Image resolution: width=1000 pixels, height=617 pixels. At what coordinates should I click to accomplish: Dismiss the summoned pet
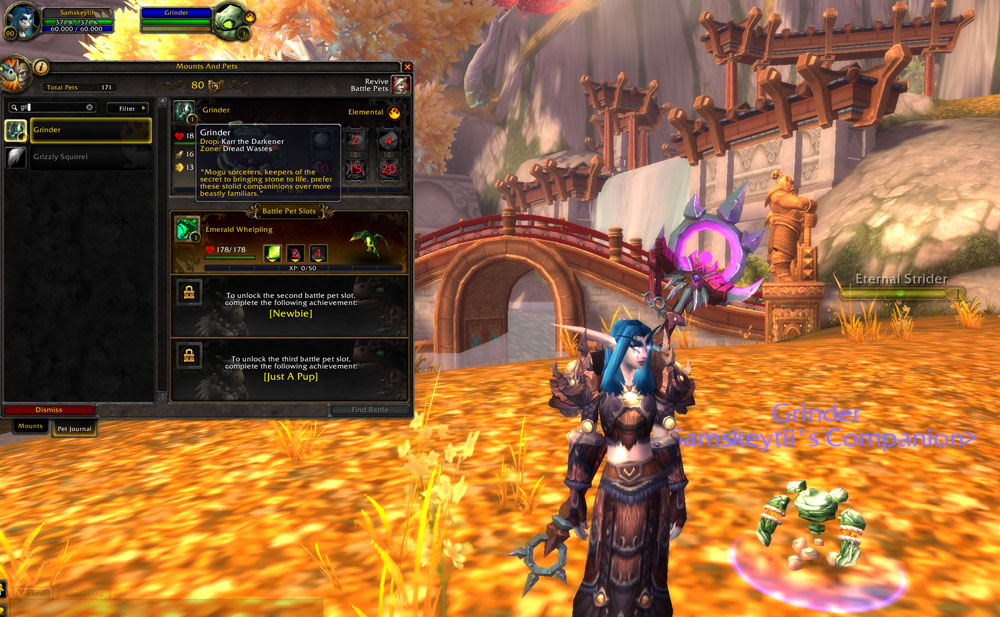pyautogui.click(x=49, y=410)
